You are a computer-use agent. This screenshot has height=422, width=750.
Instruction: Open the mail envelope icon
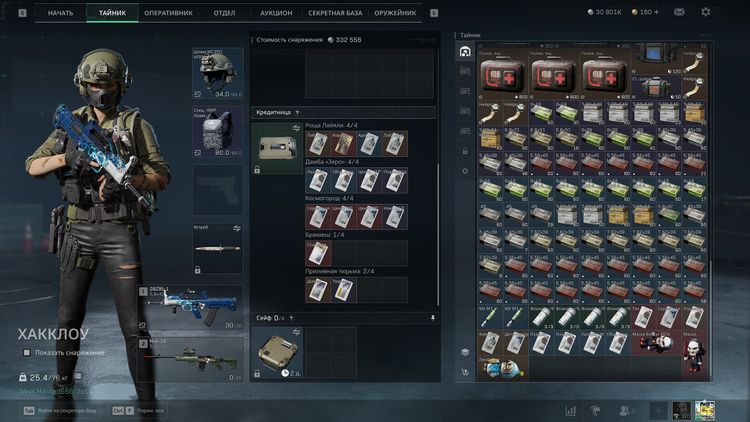[x=679, y=12]
